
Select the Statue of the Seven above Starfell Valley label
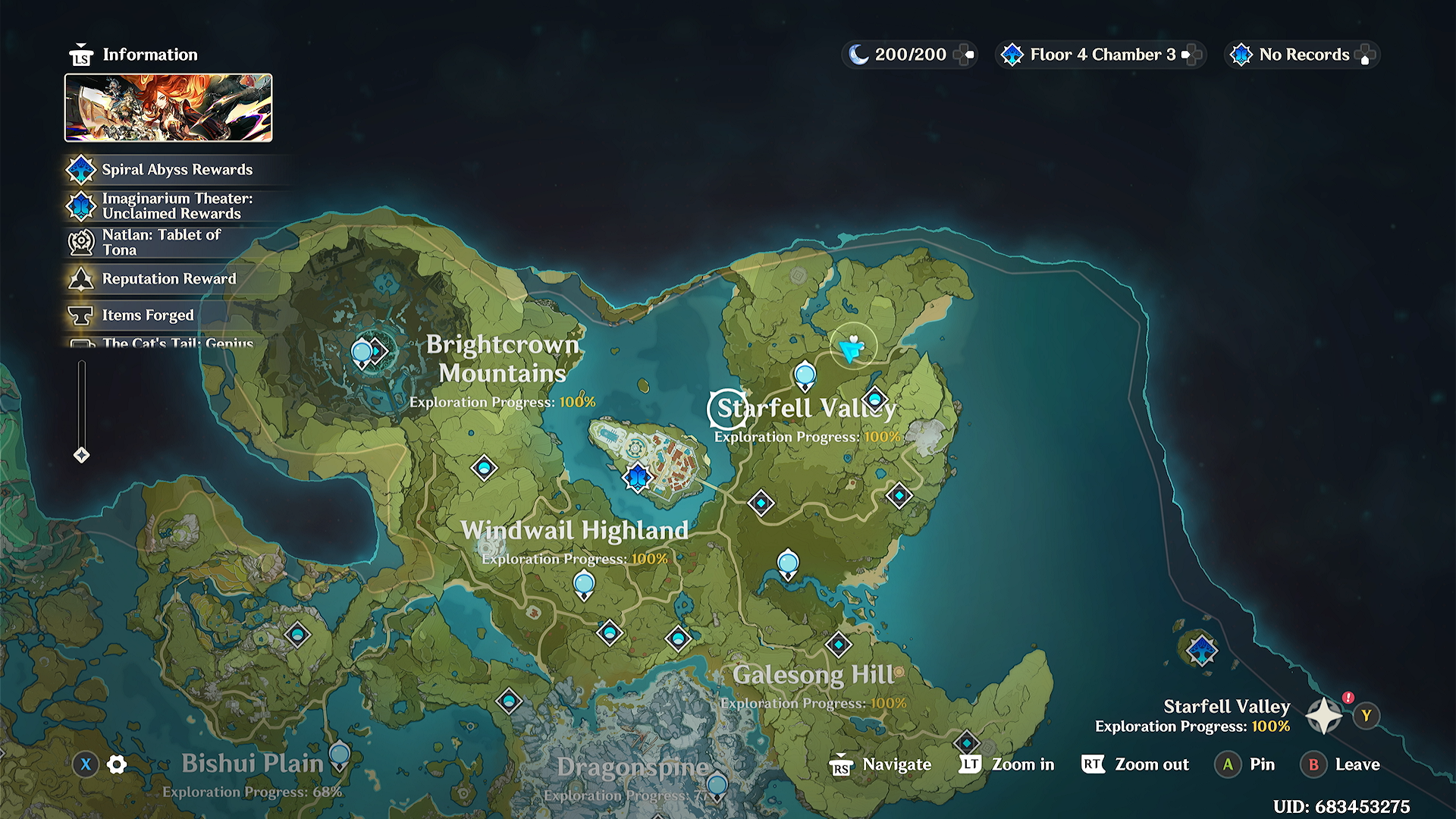pos(805,375)
